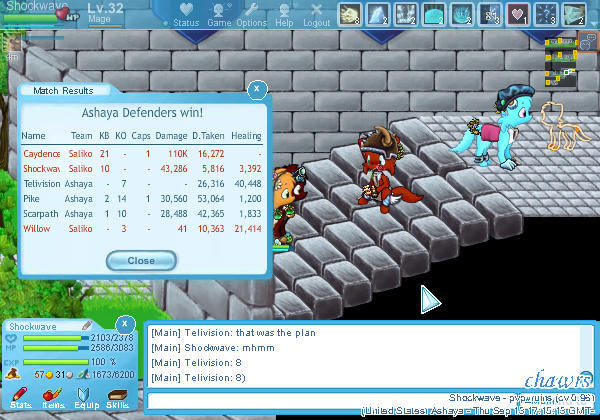This screenshot has height=420, width=600.
Task: Open the Items inventory
Action: (52, 396)
